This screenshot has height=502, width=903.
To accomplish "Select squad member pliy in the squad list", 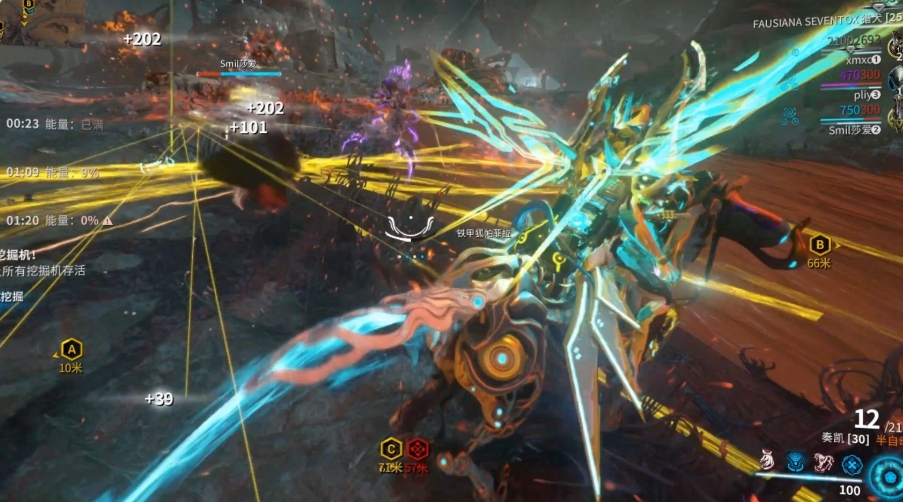I will 860,94.
